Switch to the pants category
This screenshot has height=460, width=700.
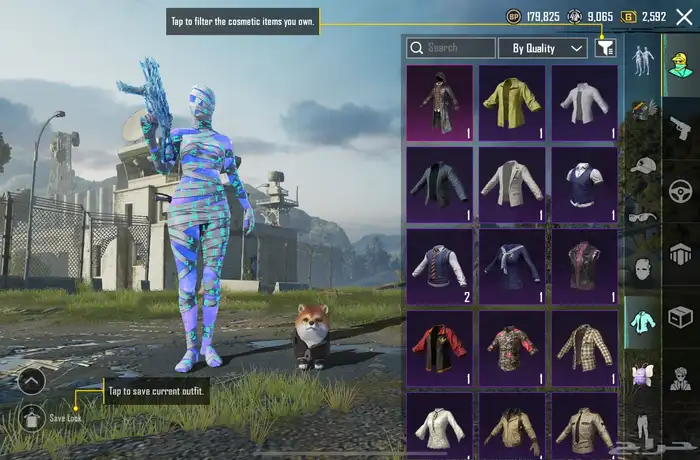tap(643, 425)
